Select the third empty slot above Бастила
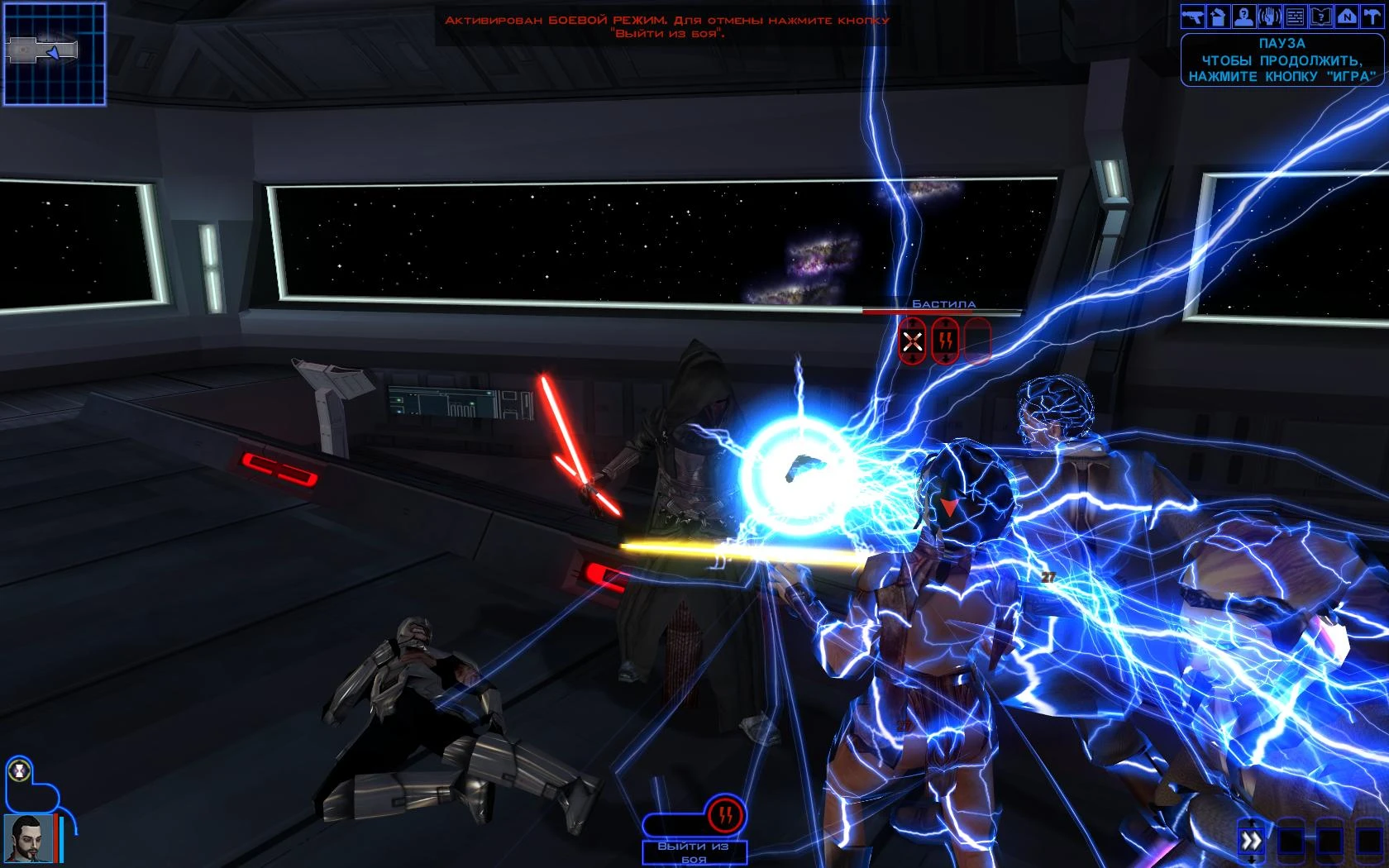The height and width of the screenshot is (868, 1389). coord(978,341)
